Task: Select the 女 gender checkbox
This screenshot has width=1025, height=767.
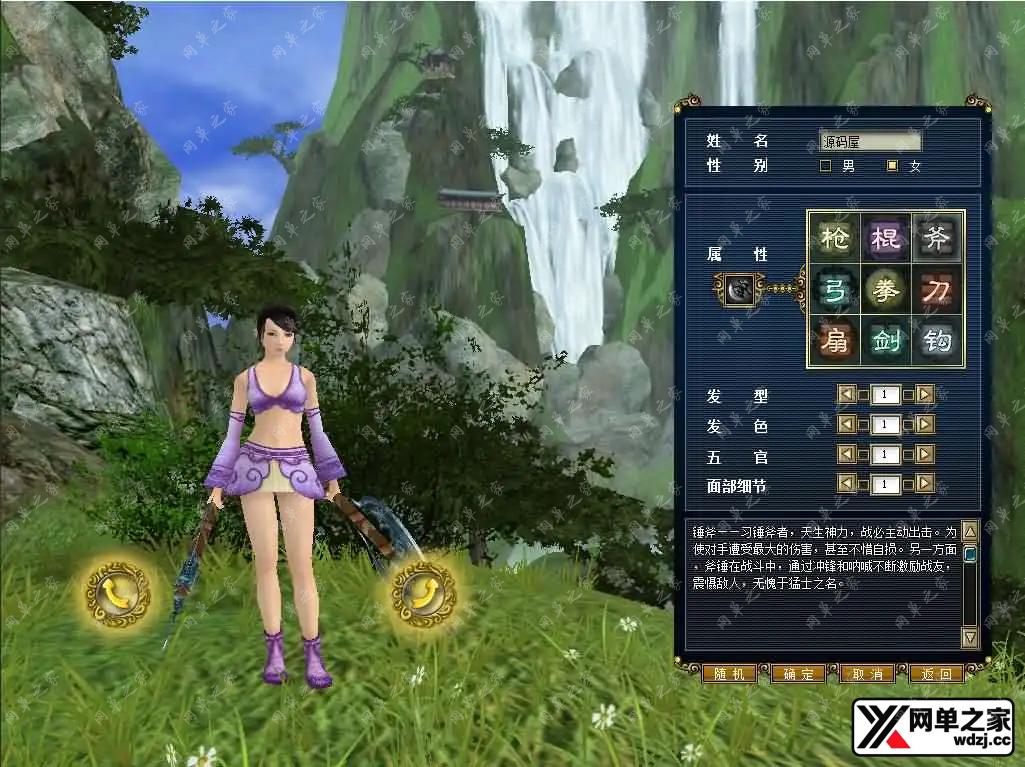Action: (x=893, y=166)
